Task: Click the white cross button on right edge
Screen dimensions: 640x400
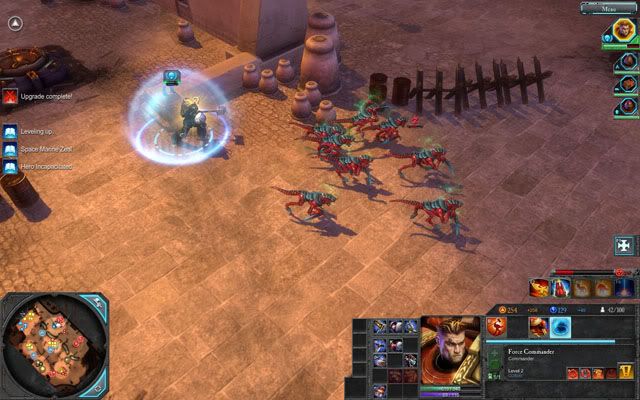Action: tap(626, 244)
